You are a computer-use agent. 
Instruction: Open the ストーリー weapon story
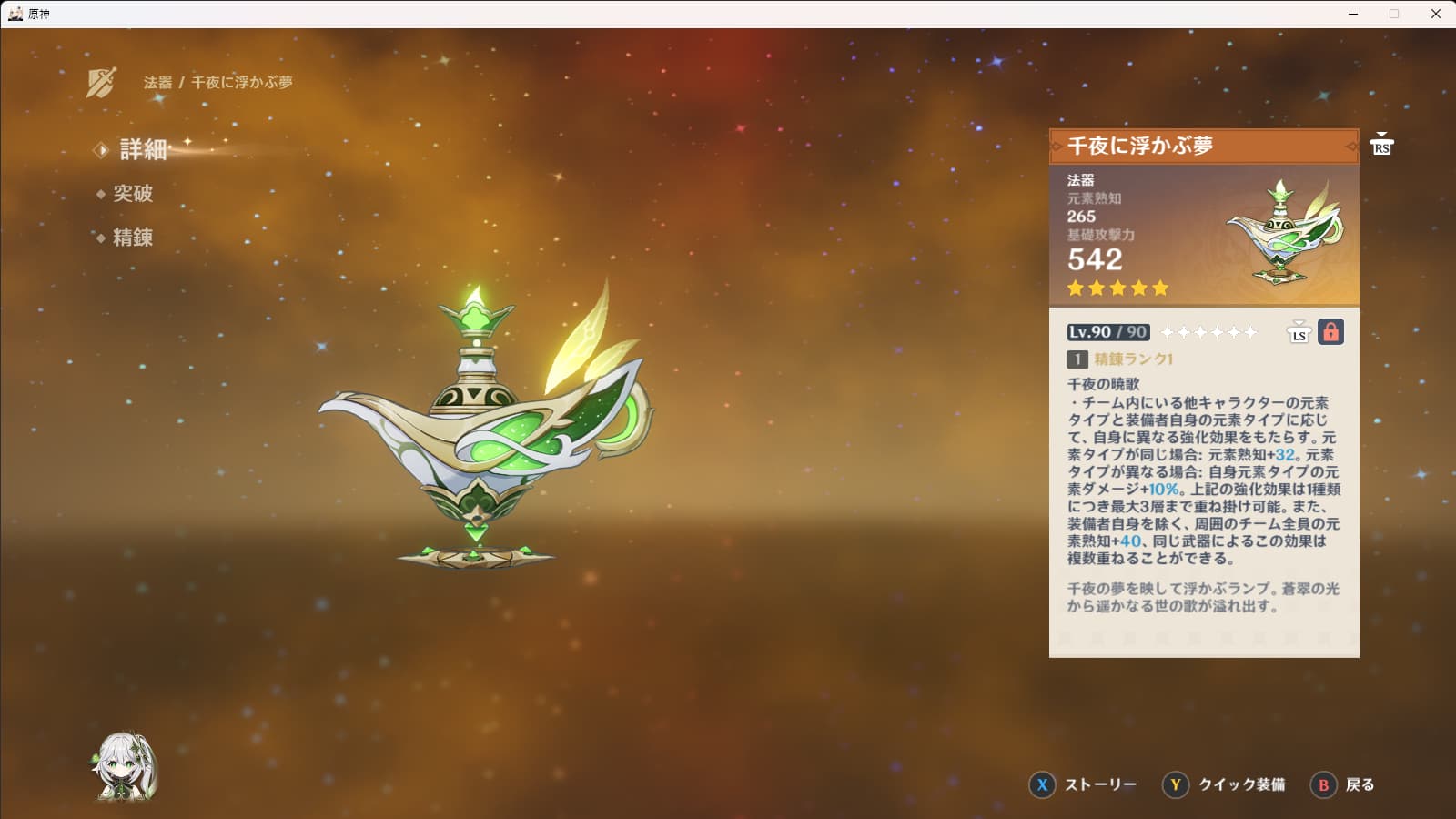tap(1083, 784)
